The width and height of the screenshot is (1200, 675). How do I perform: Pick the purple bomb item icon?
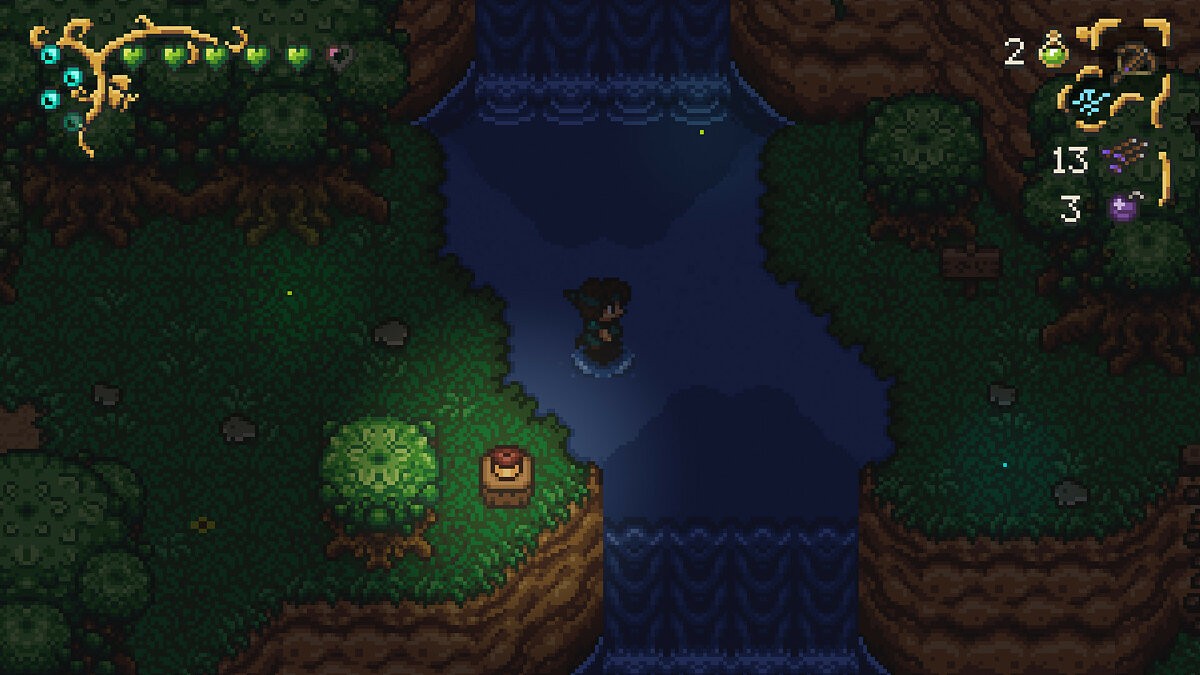(x=1123, y=208)
